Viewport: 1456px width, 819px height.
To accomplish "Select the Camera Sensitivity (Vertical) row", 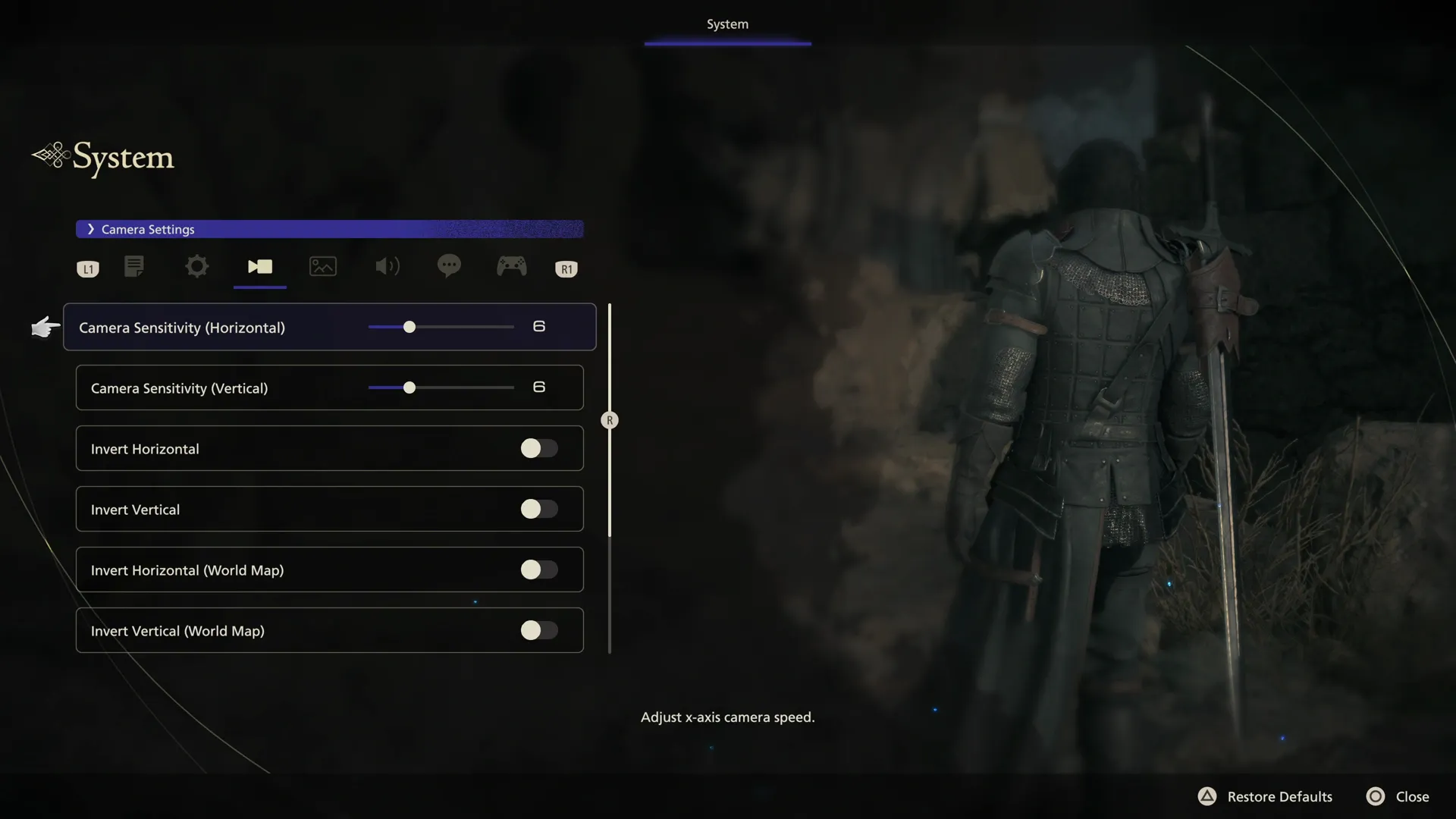I will tap(328, 388).
